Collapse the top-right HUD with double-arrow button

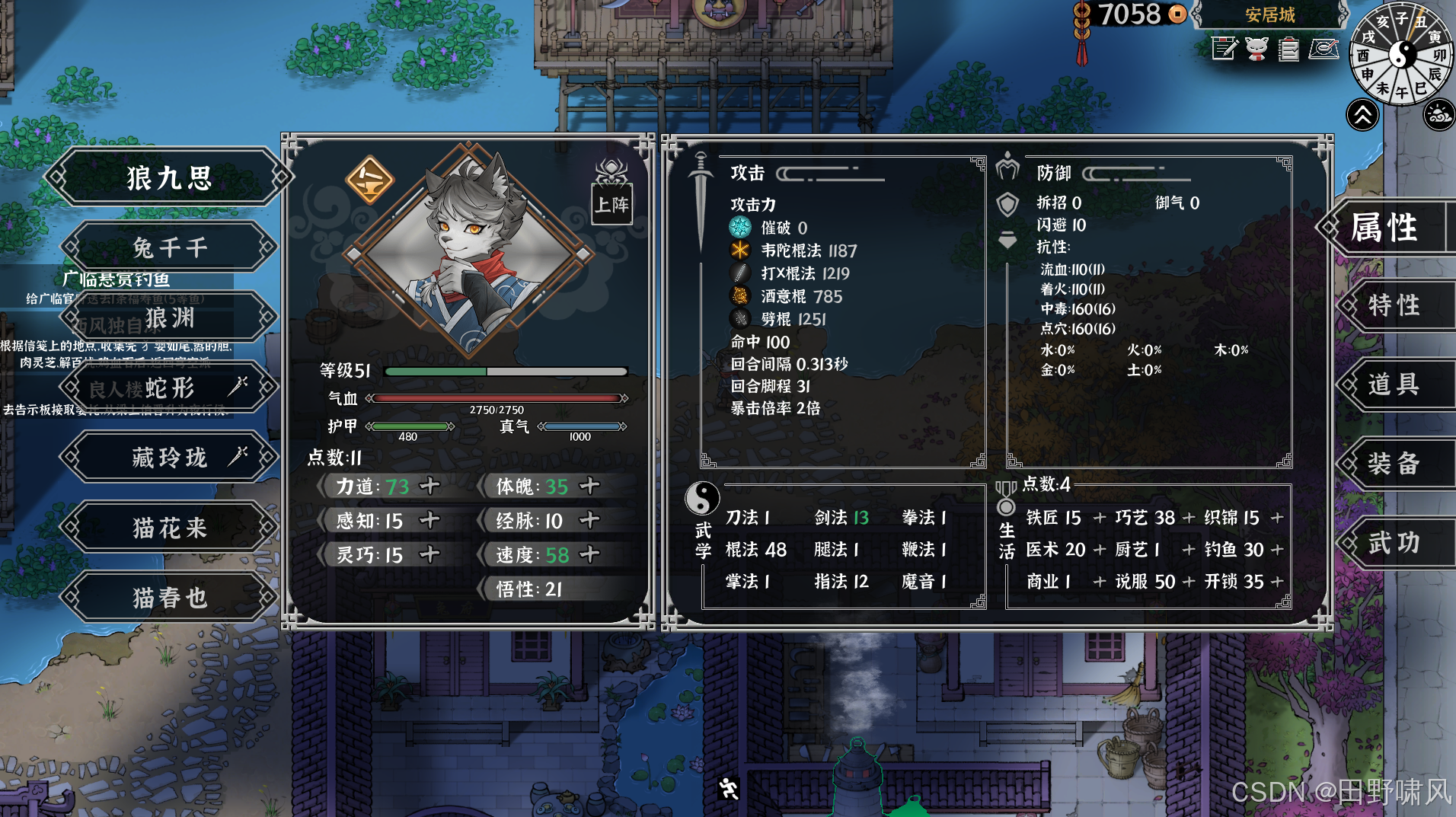(x=1362, y=116)
